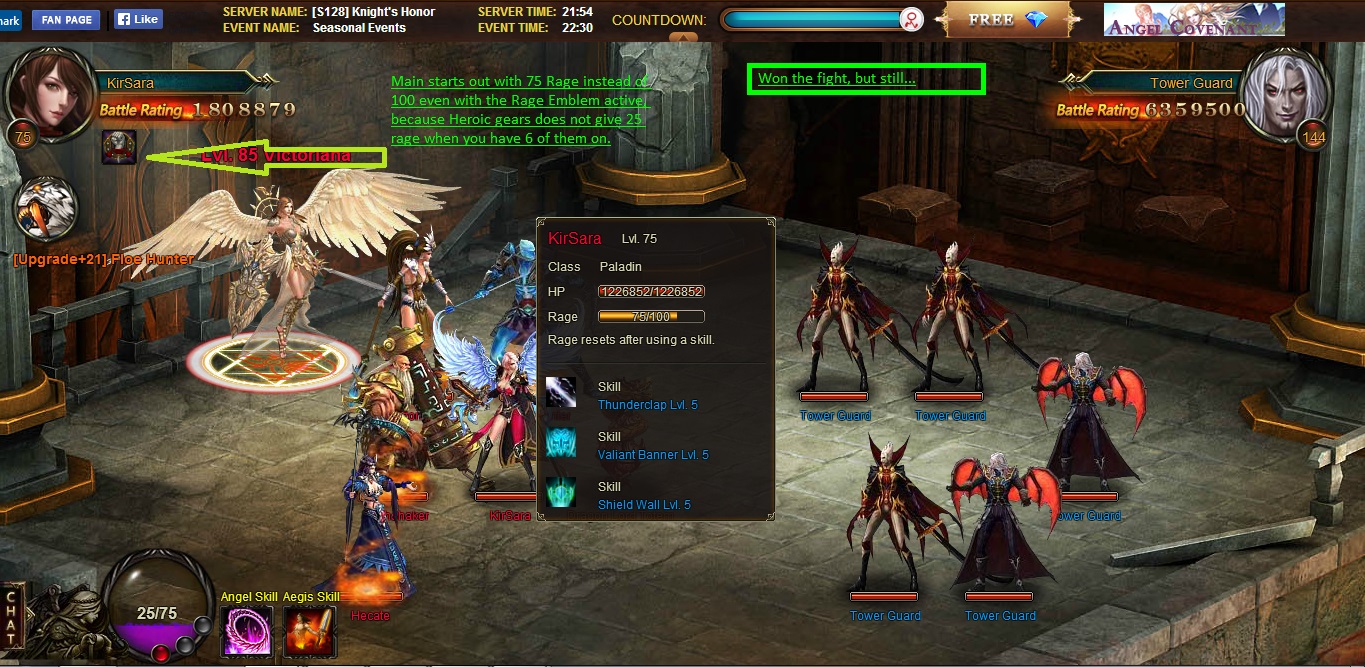Click the Thunderclap Lvl. 5 skill icon
The width and height of the screenshot is (1365, 667).
tap(561, 393)
